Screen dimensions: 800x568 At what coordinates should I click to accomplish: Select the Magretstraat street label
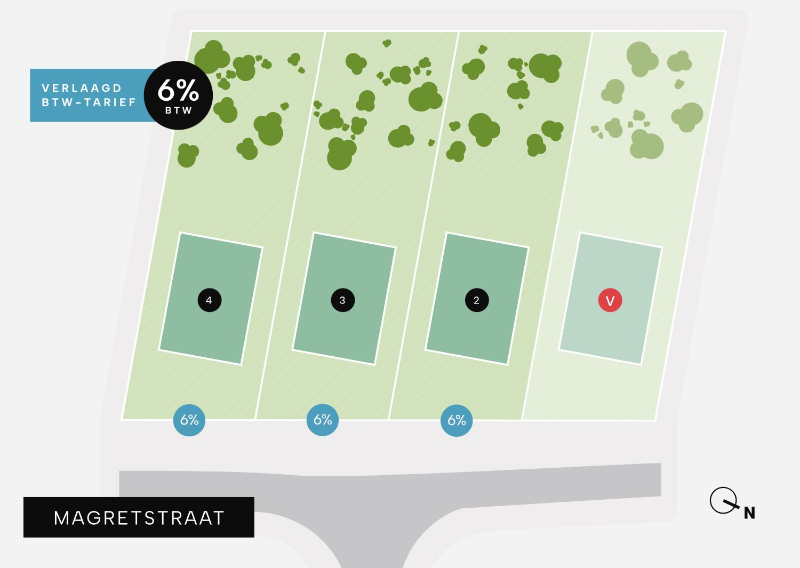click(139, 517)
